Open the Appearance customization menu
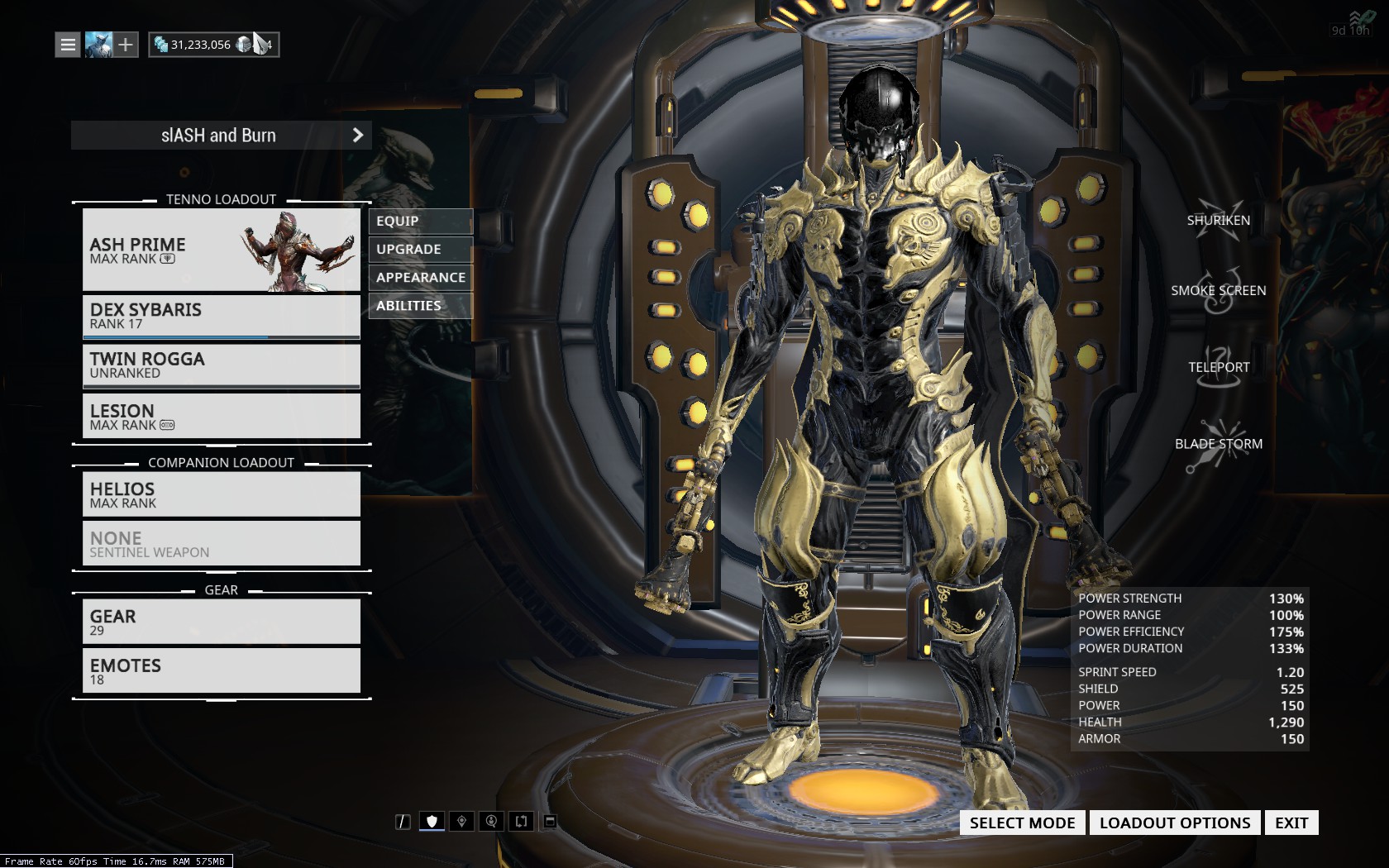 pyautogui.click(x=420, y=278)
